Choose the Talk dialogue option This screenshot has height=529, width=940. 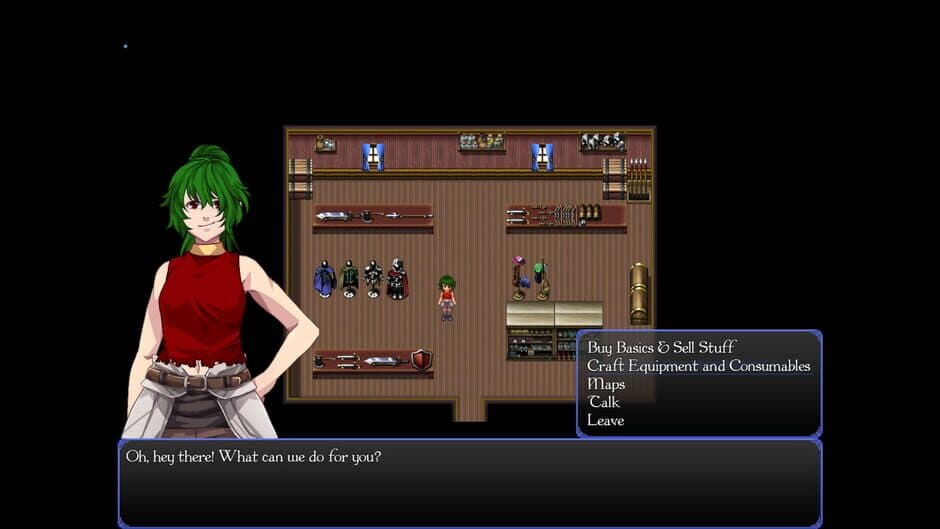(x=604, y=402)
